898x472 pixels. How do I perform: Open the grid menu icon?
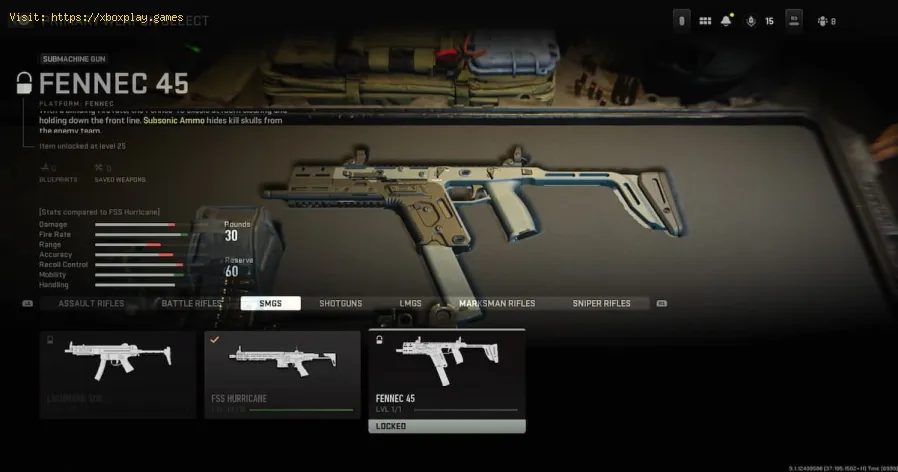pos(704,20)
